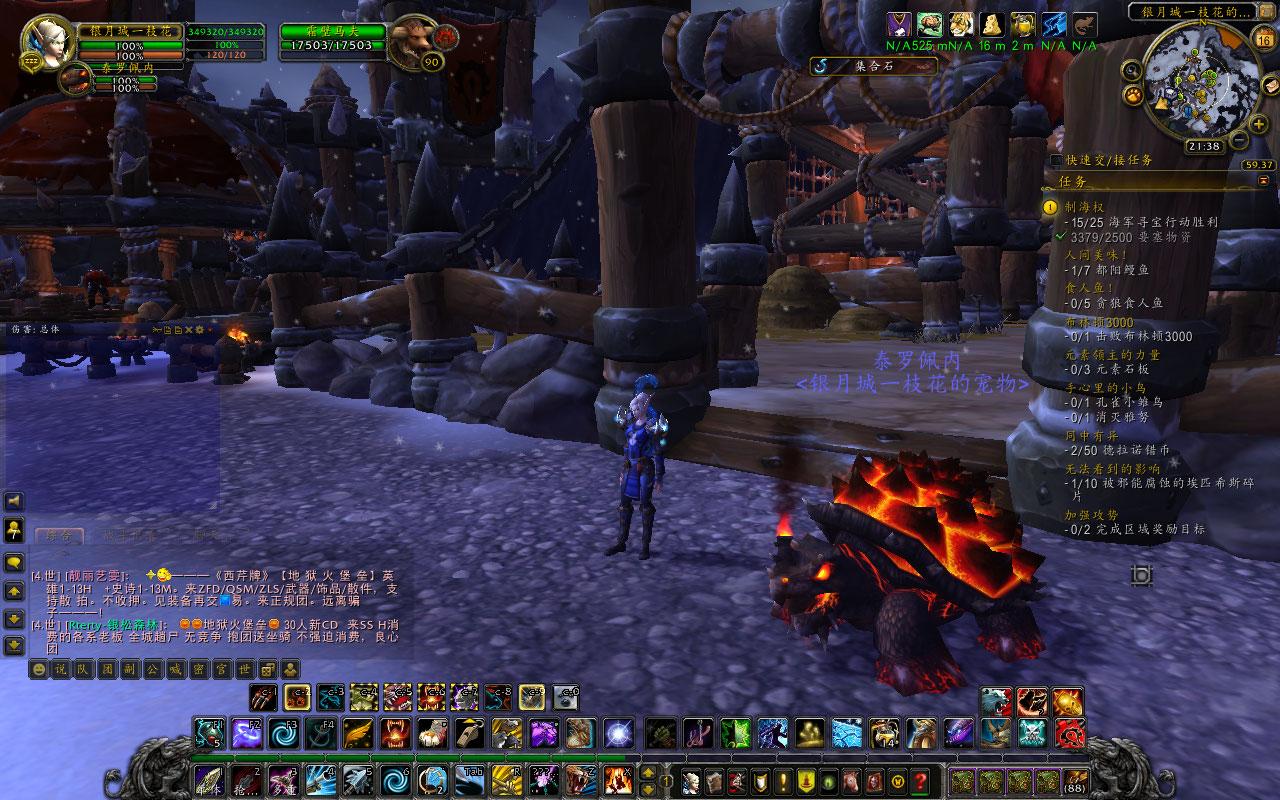This screenshot has width=1280, height=800.
Task: Collapse the 任务 quest tracker
Action: pyautogui.click(x=1264, y=181)
